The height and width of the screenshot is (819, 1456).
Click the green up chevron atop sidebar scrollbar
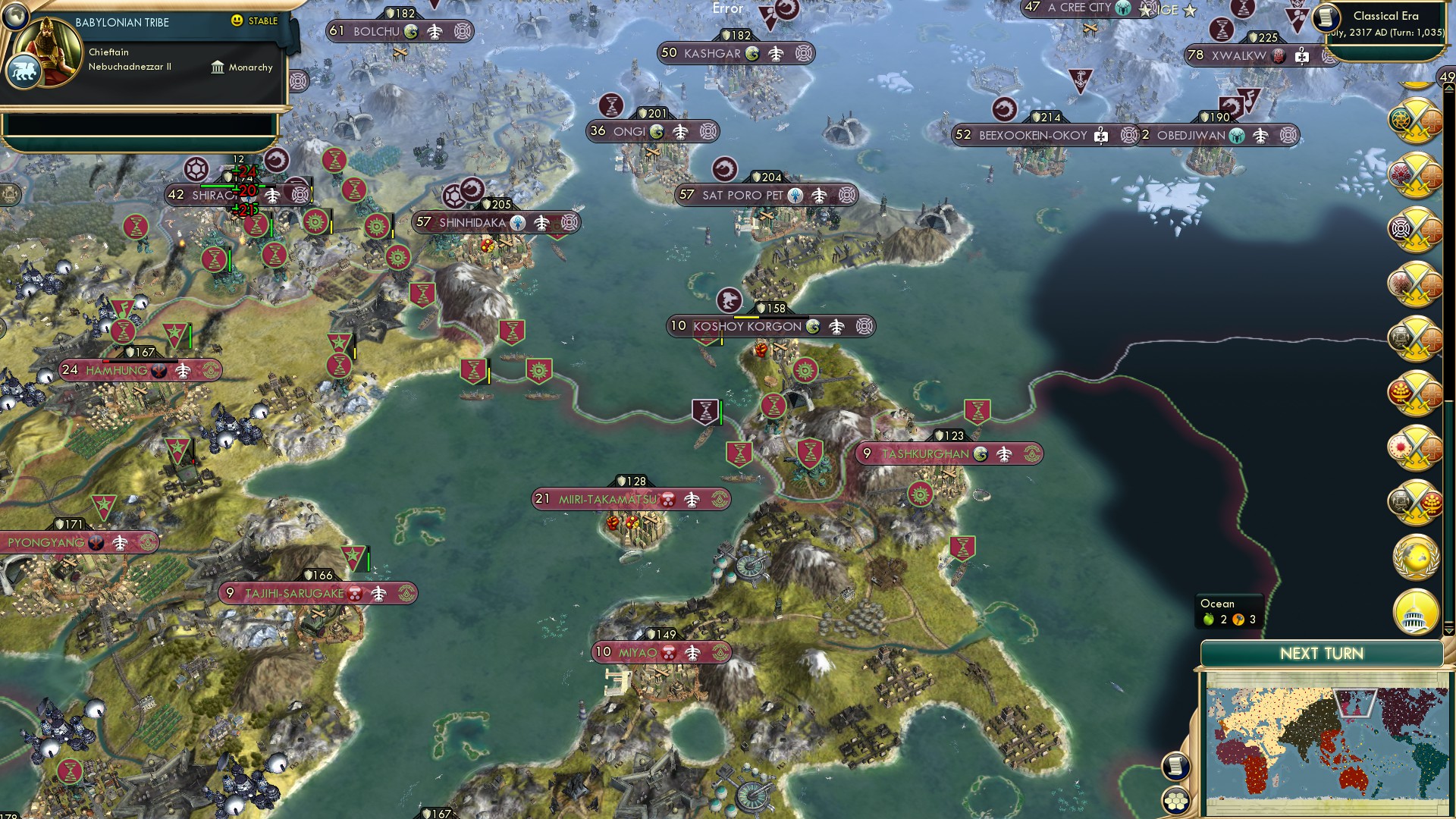point(1448,88)
